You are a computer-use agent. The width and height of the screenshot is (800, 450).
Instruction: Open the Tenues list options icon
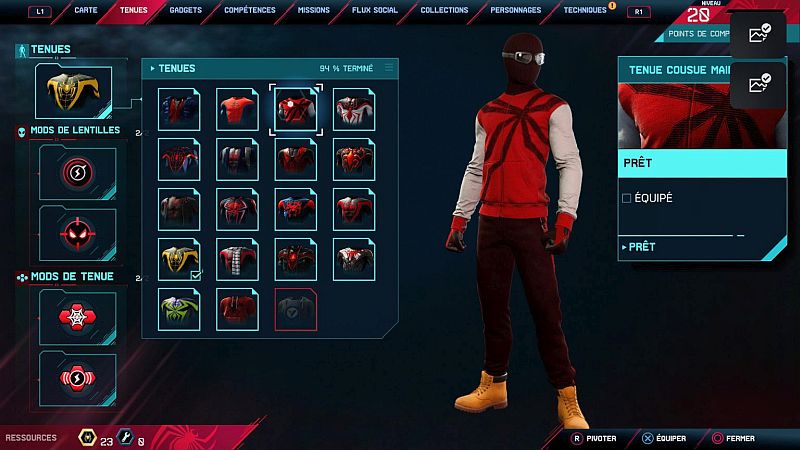tap(389, 68)
